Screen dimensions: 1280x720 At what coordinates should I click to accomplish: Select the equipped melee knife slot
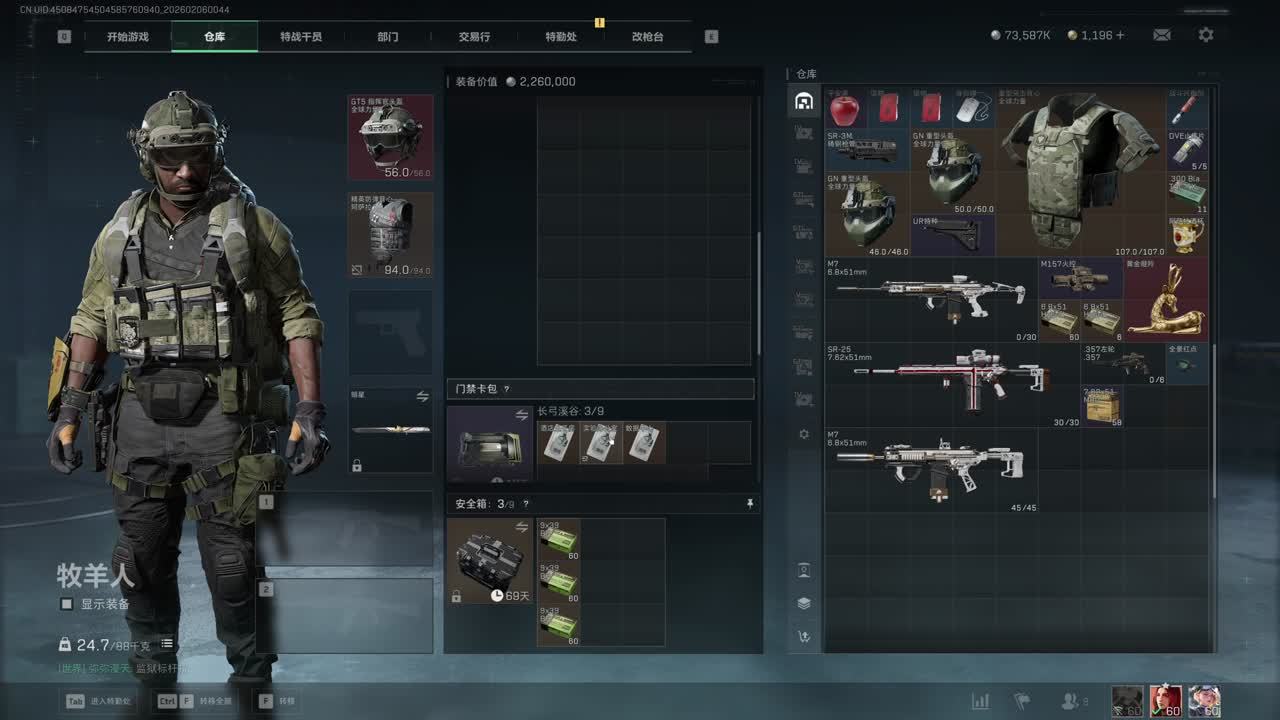[390, 430]
